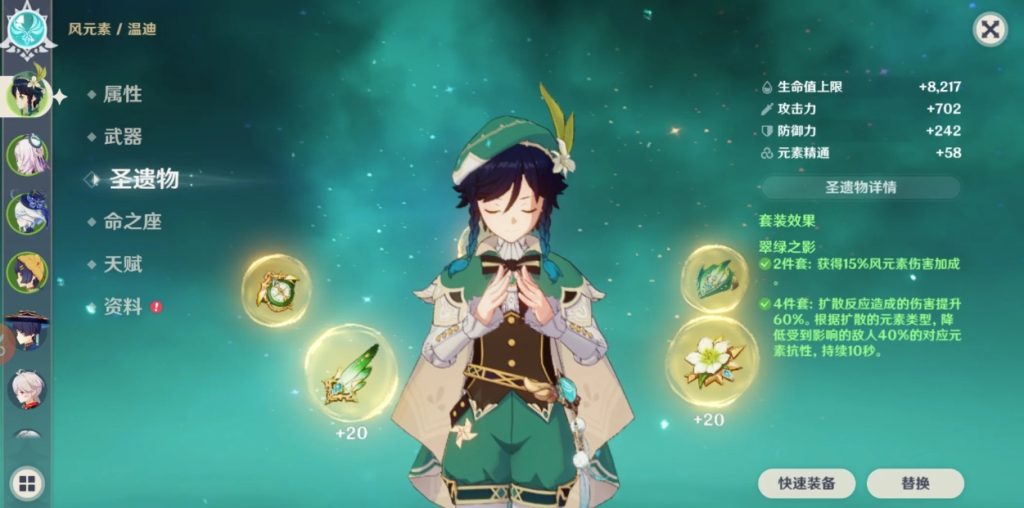
Task: Select Venti's portrait in the party list
Action: pos(26,96)
